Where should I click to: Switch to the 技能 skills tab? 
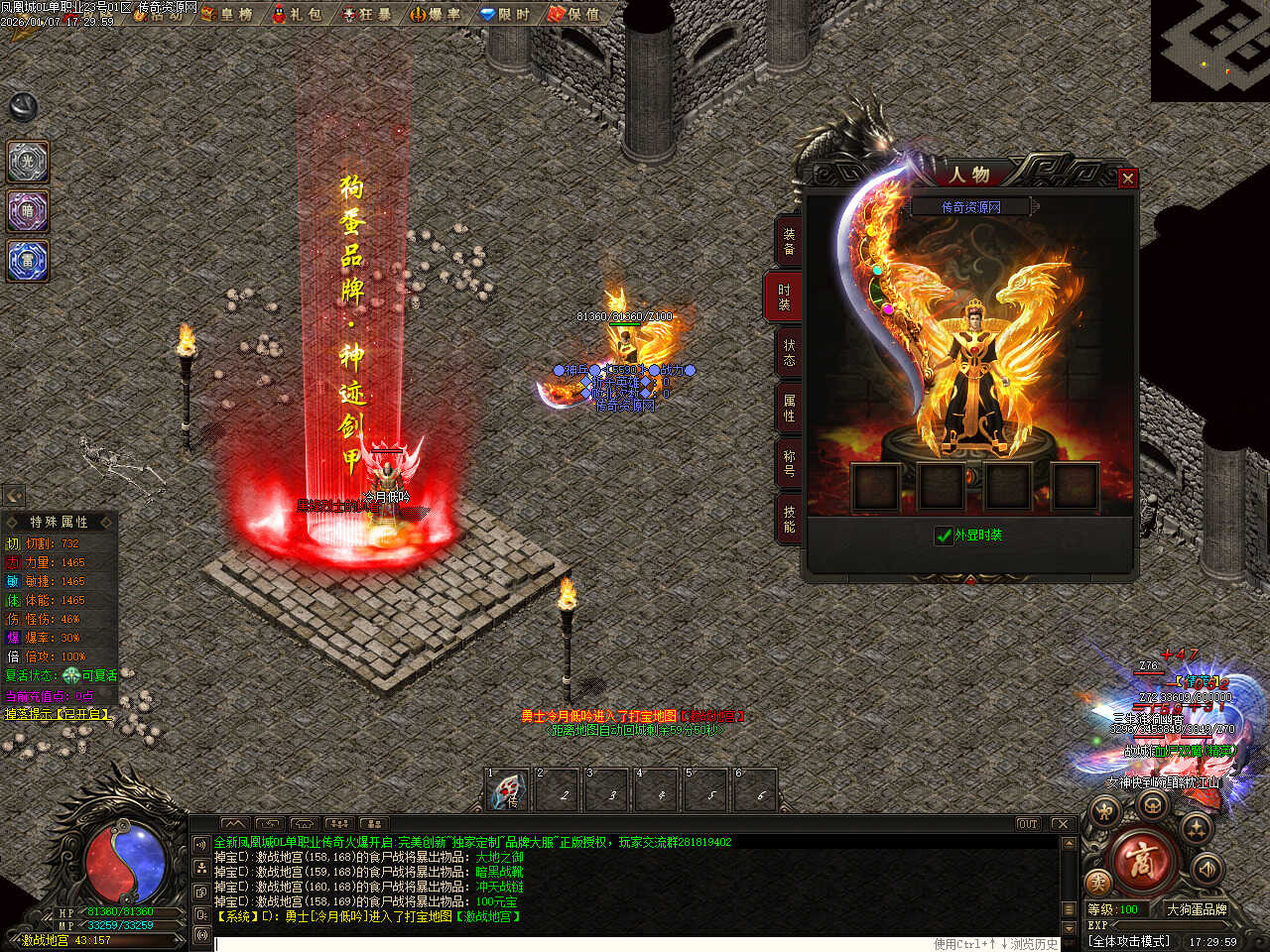(x=789, y=519)
